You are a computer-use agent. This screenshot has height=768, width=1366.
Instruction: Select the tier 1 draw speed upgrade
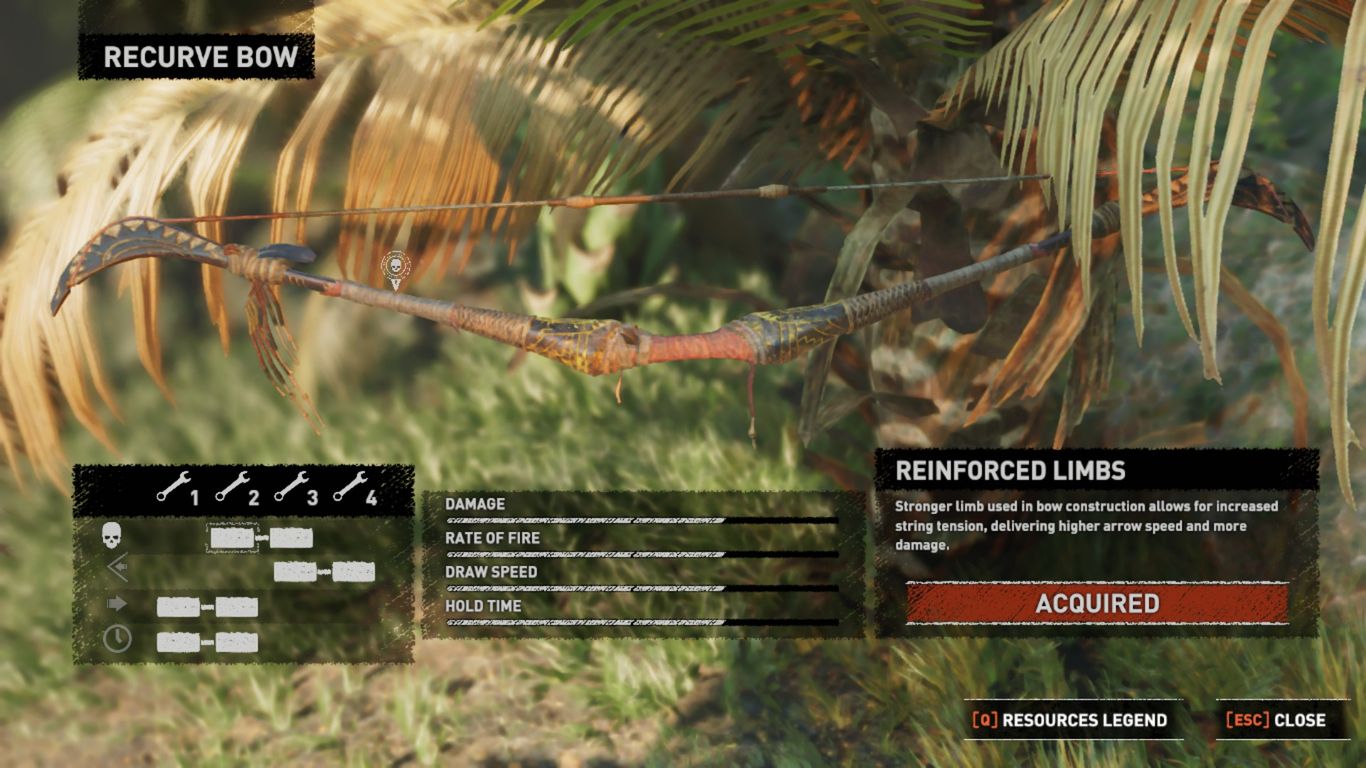178,607
